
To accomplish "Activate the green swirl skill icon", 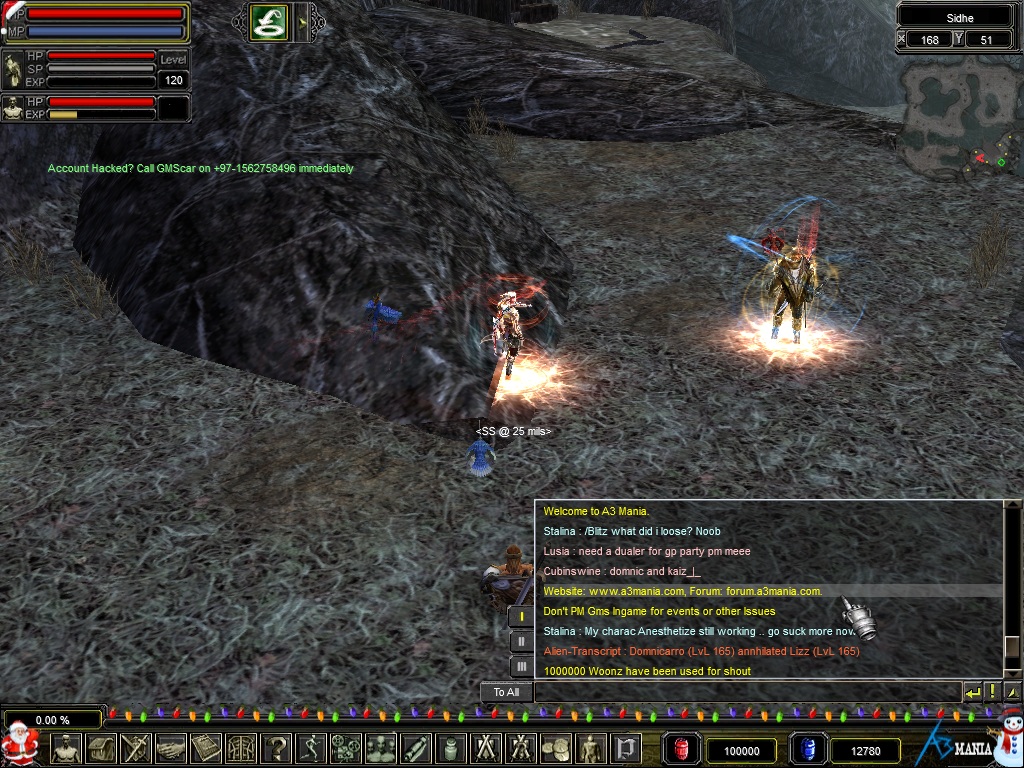I will point(268,22).
